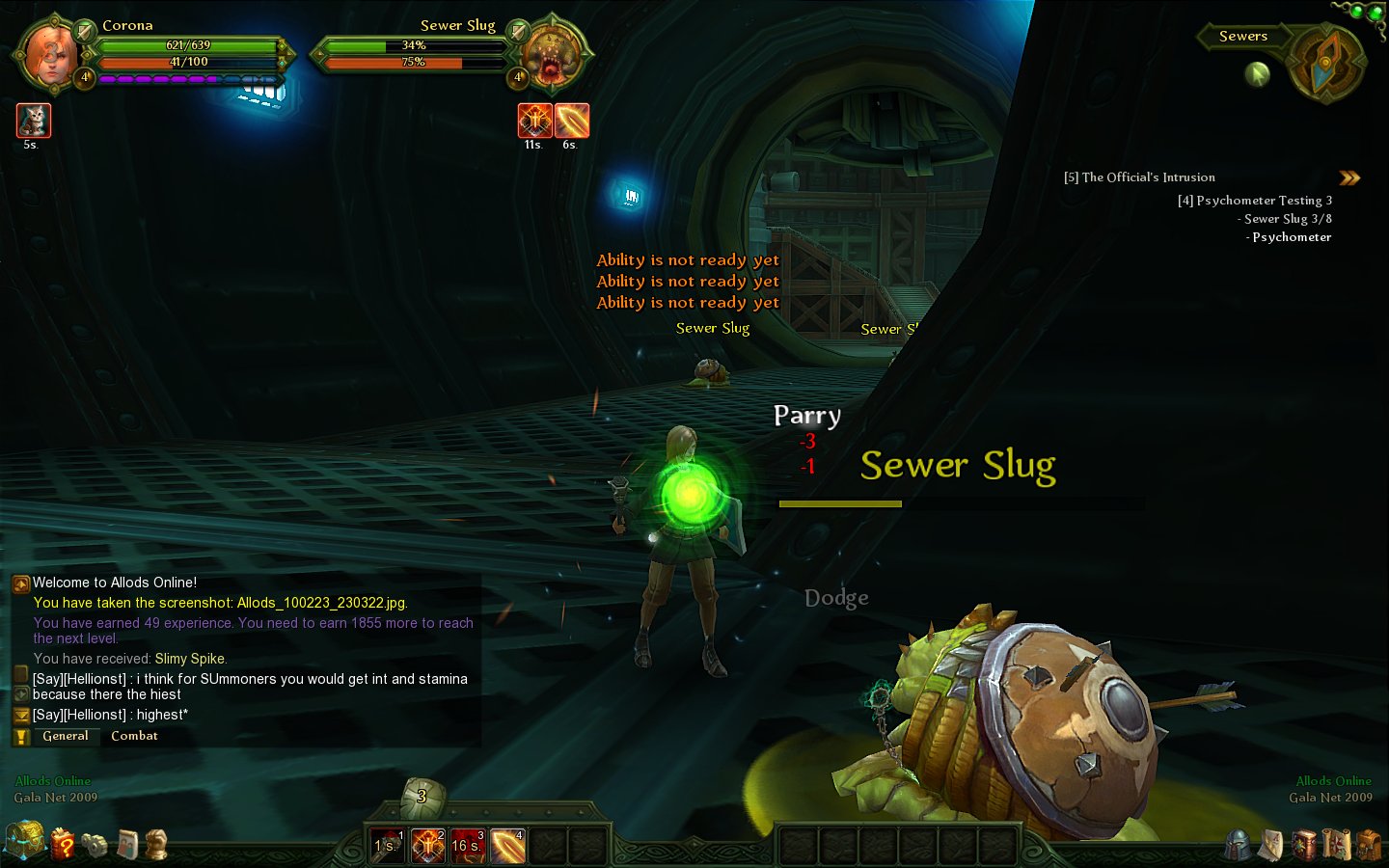Use the glowing cross ability in slot 2
Viewport: 1389px width, 868px height.
(428, 846)
